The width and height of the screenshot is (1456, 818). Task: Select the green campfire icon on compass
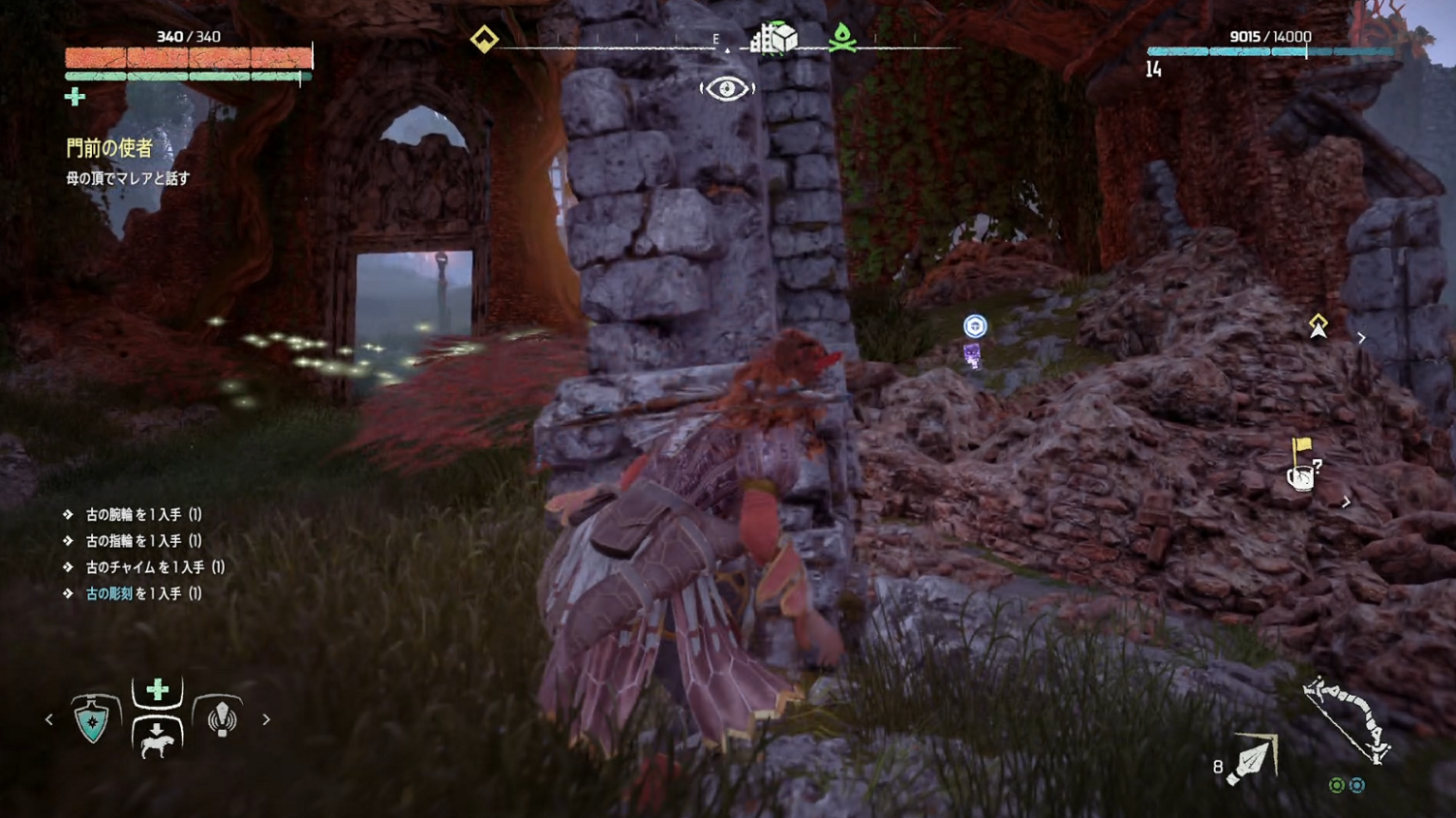[842, 38]
